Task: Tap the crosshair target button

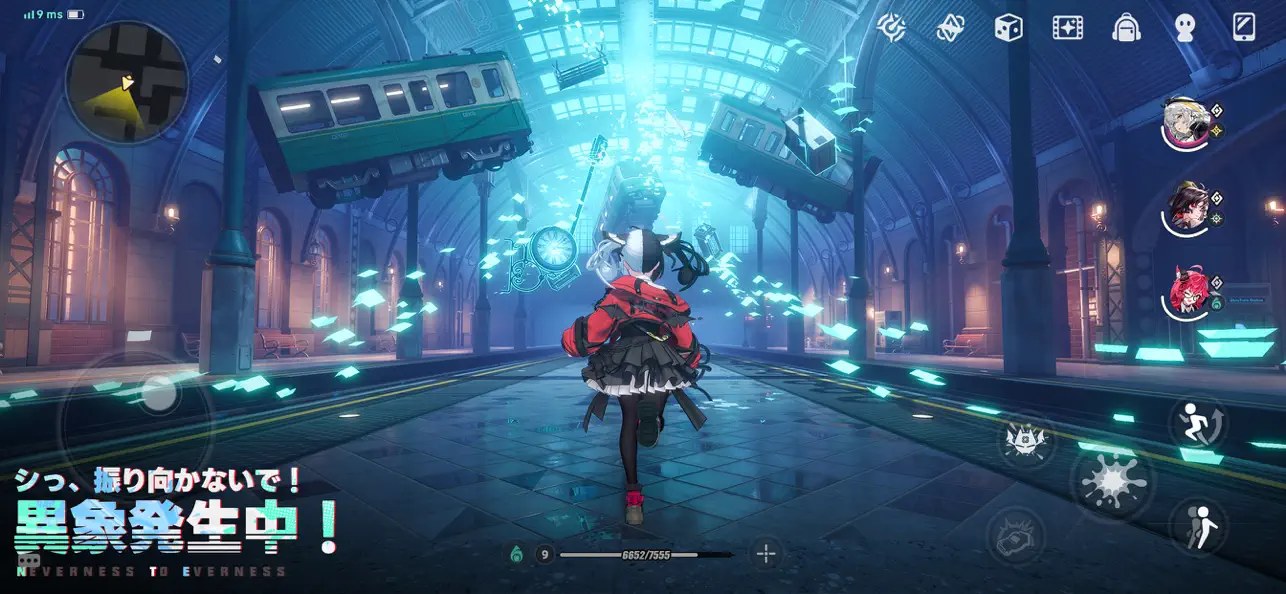Action: (x=767, y=553)
